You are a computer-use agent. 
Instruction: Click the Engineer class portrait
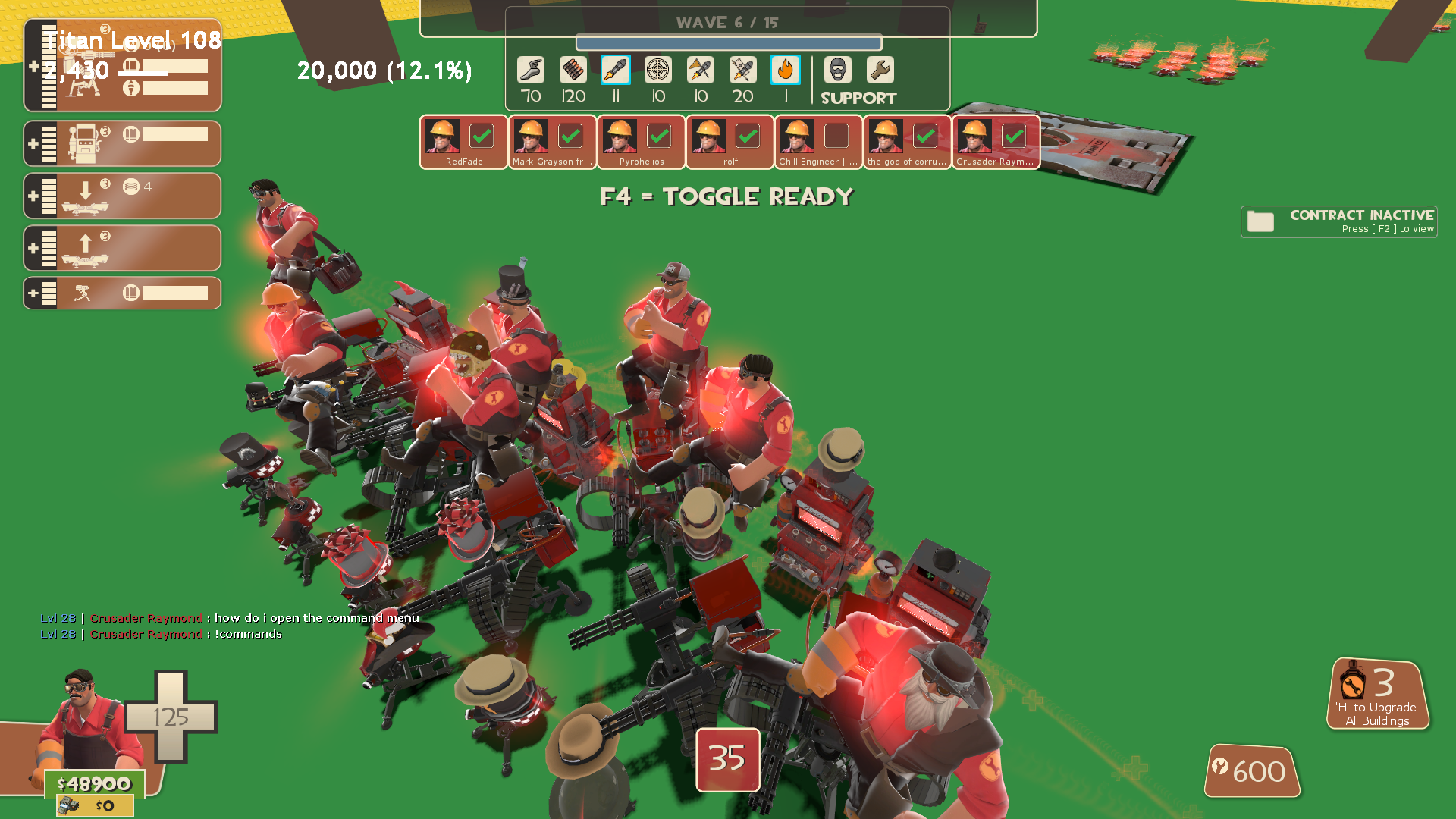87,720
